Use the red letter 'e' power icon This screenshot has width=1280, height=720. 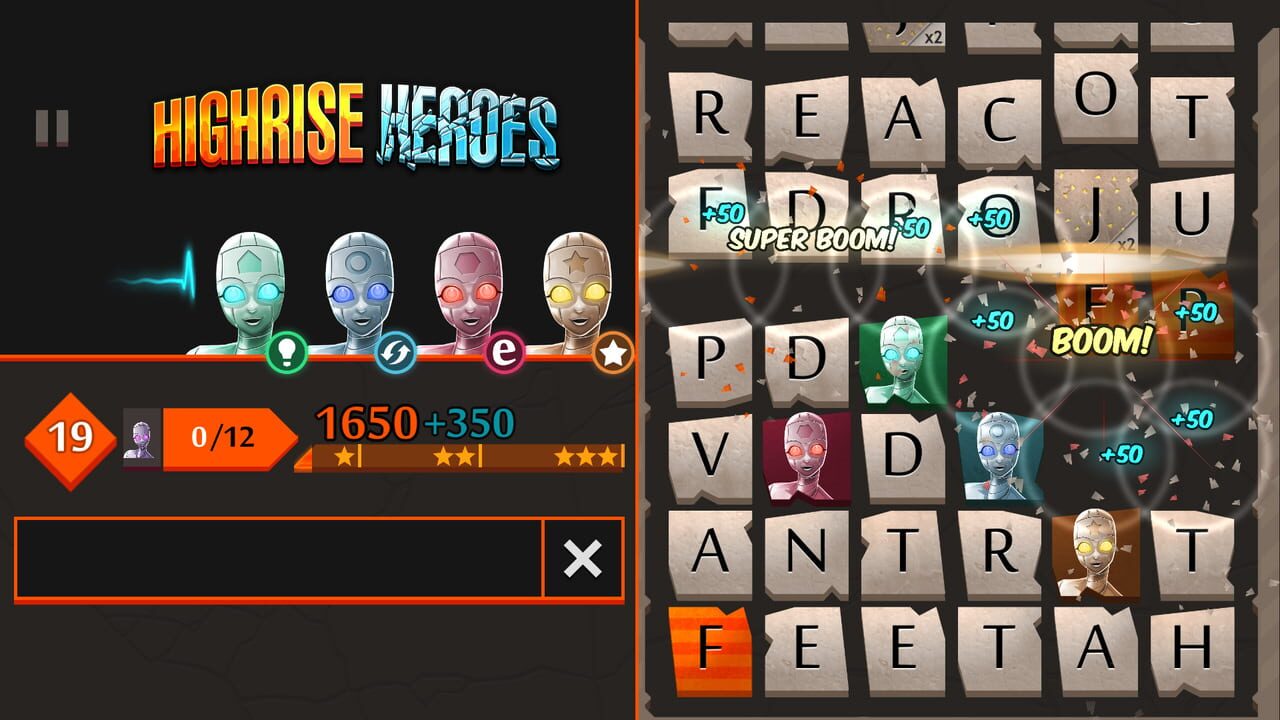pos(505,350)
